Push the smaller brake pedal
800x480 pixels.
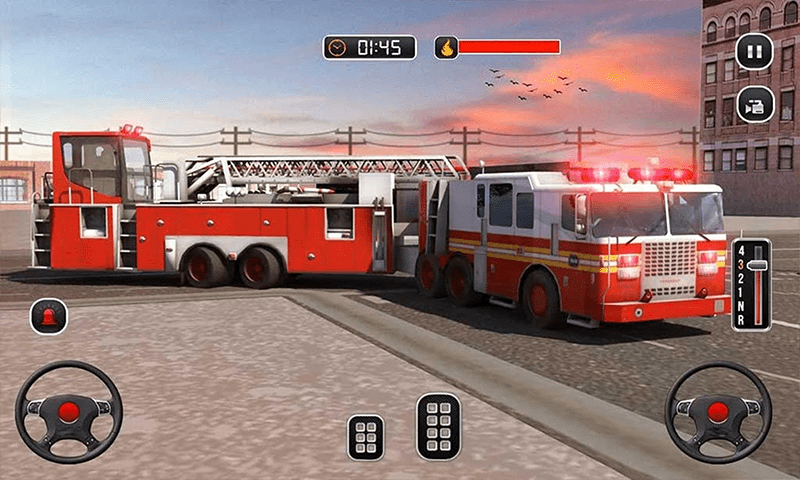click(x=366, y=437)
